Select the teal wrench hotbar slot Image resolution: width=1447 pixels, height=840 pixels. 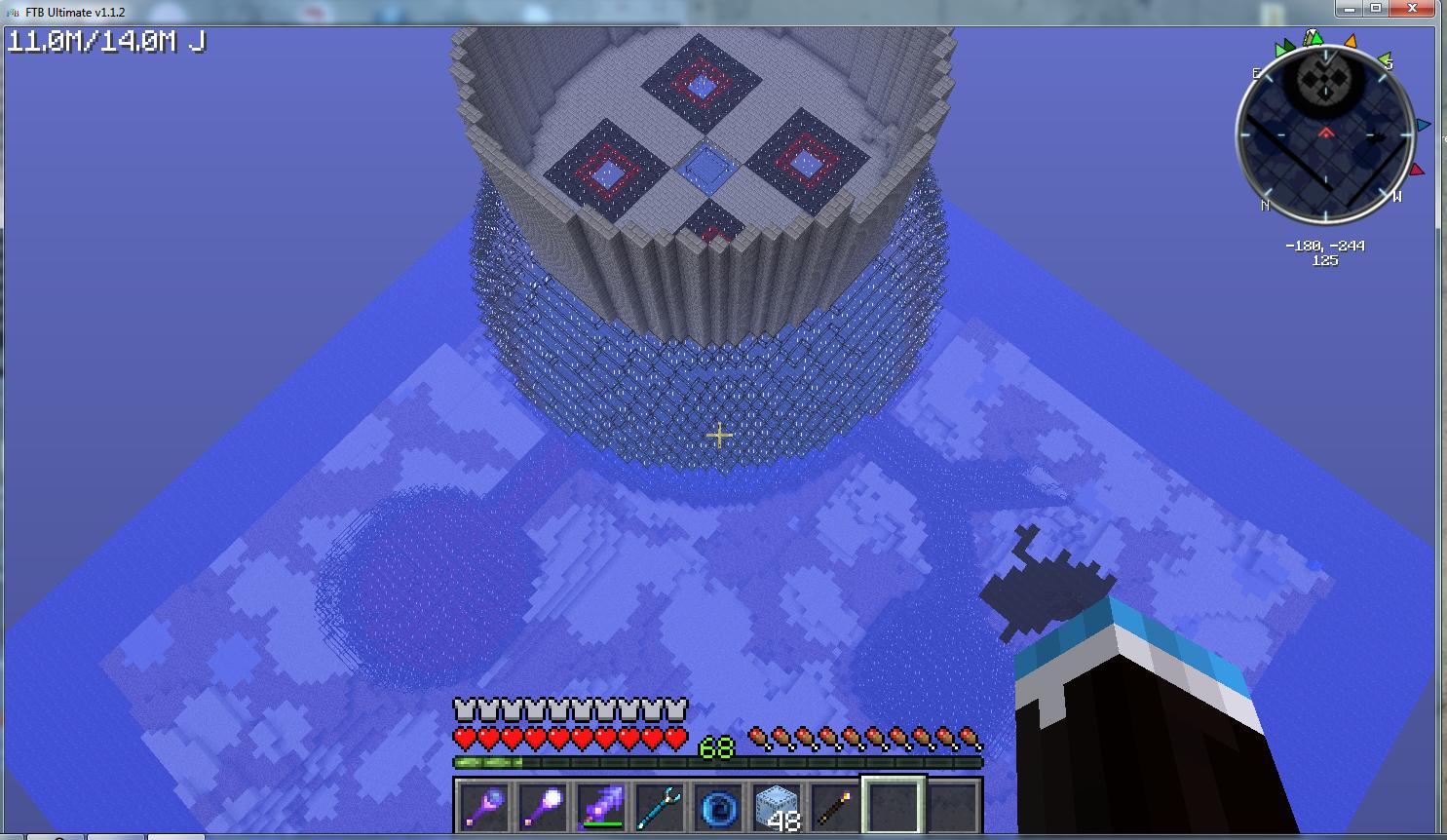coord(661,807)
